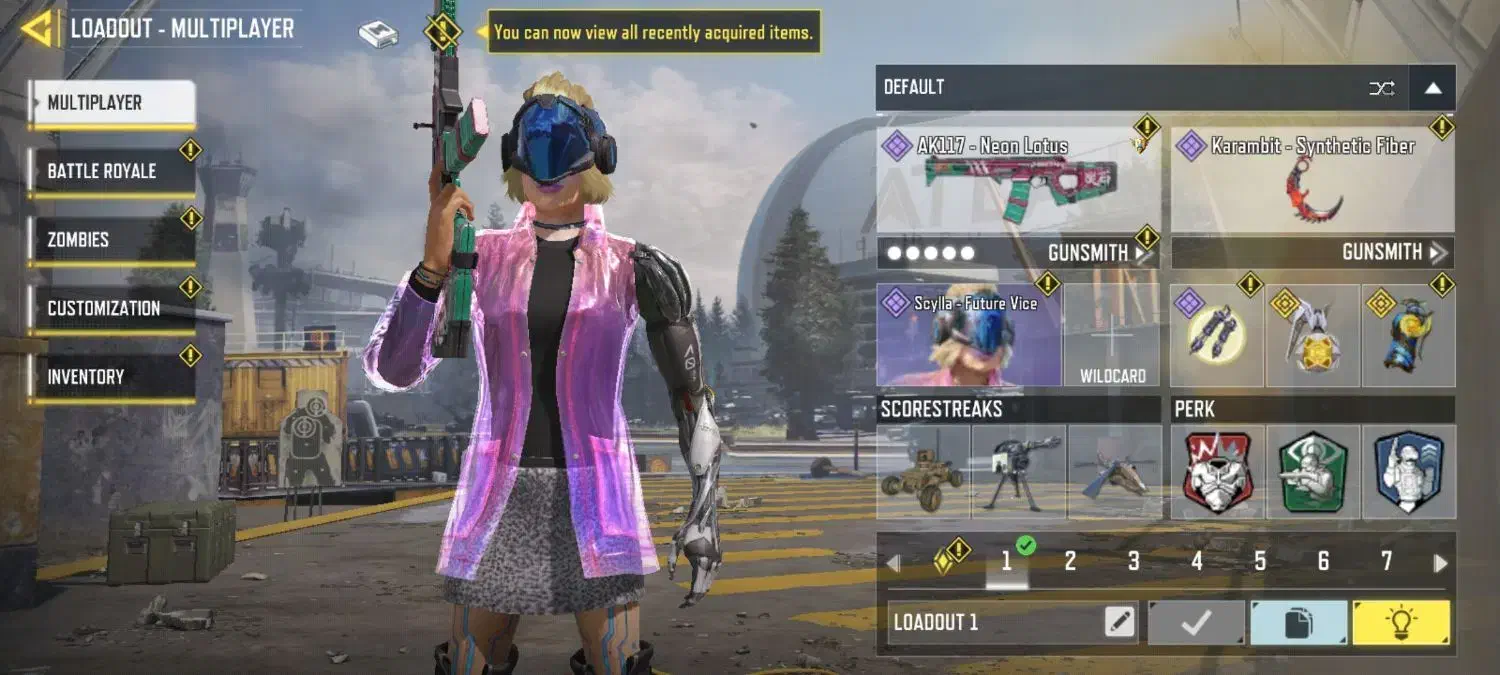This screenshot has width=1500, height=675.
Task: Select the red skull perk slot
Action: [x=1217, y=472]
